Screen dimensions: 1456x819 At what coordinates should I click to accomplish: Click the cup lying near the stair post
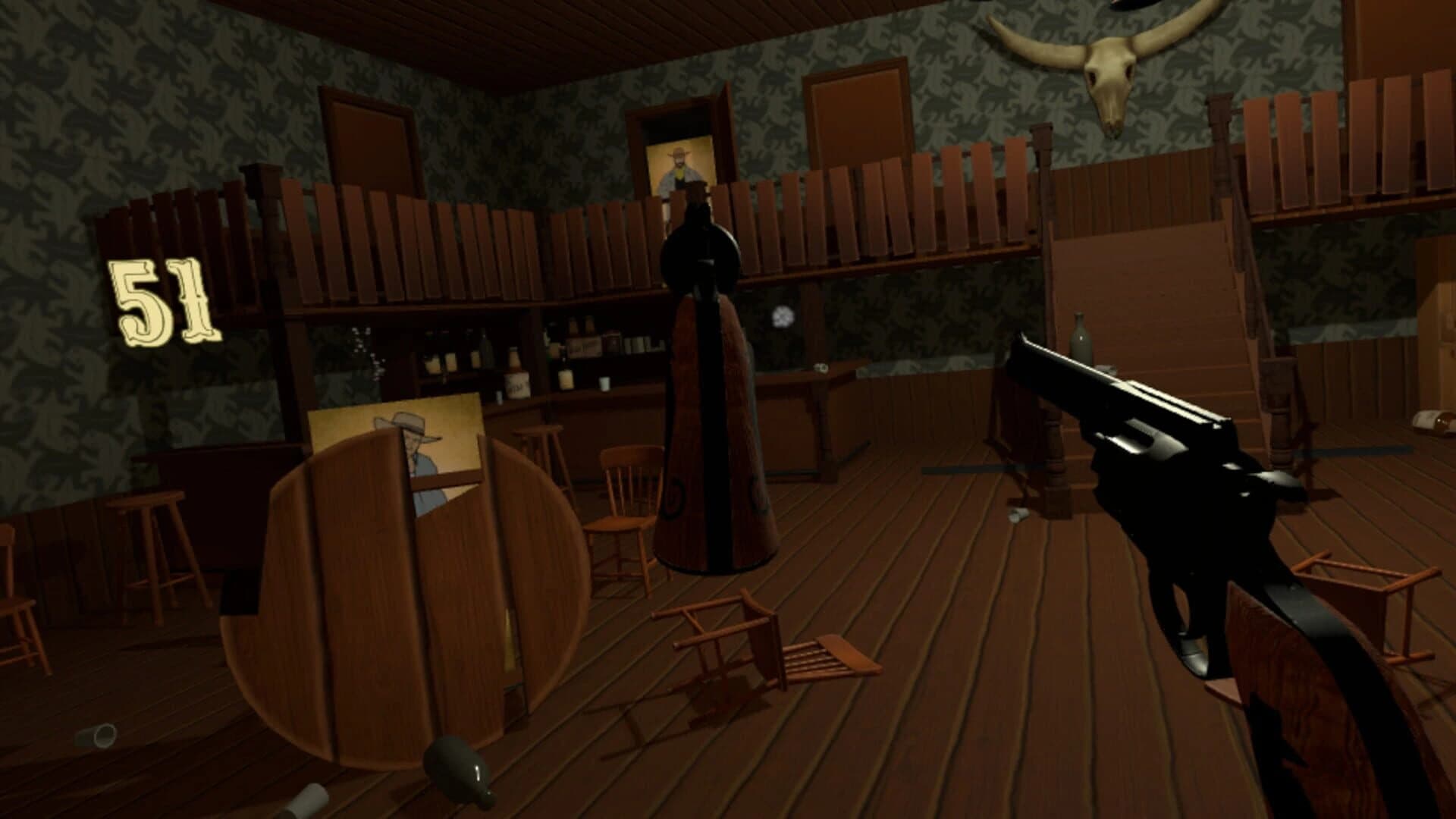pos(1106,369)
